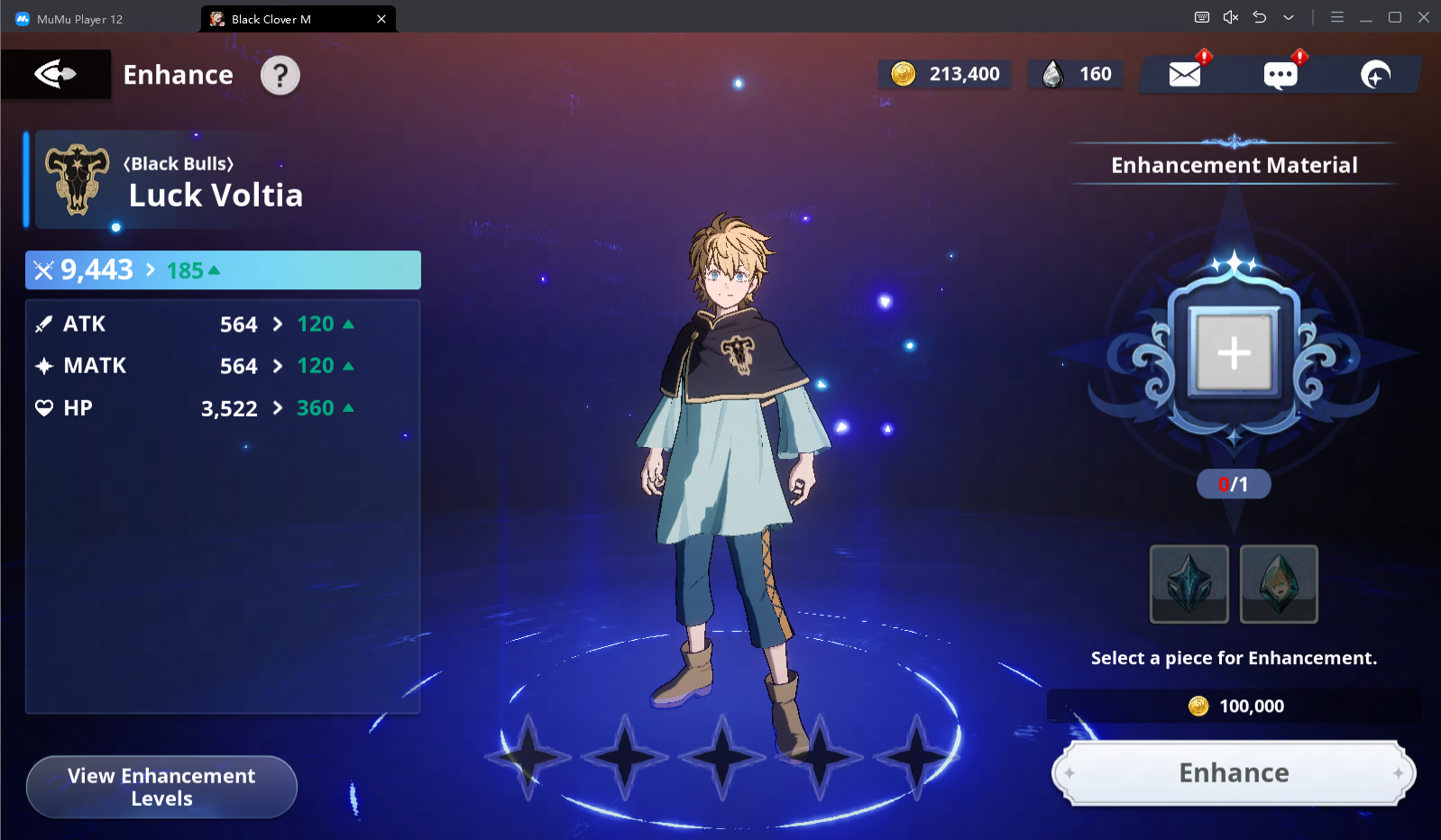Click the crescent moon sleep mode icon
Image resolution: width=1441 pixels, height=840 pixels.
click(x=1373, y=75)
